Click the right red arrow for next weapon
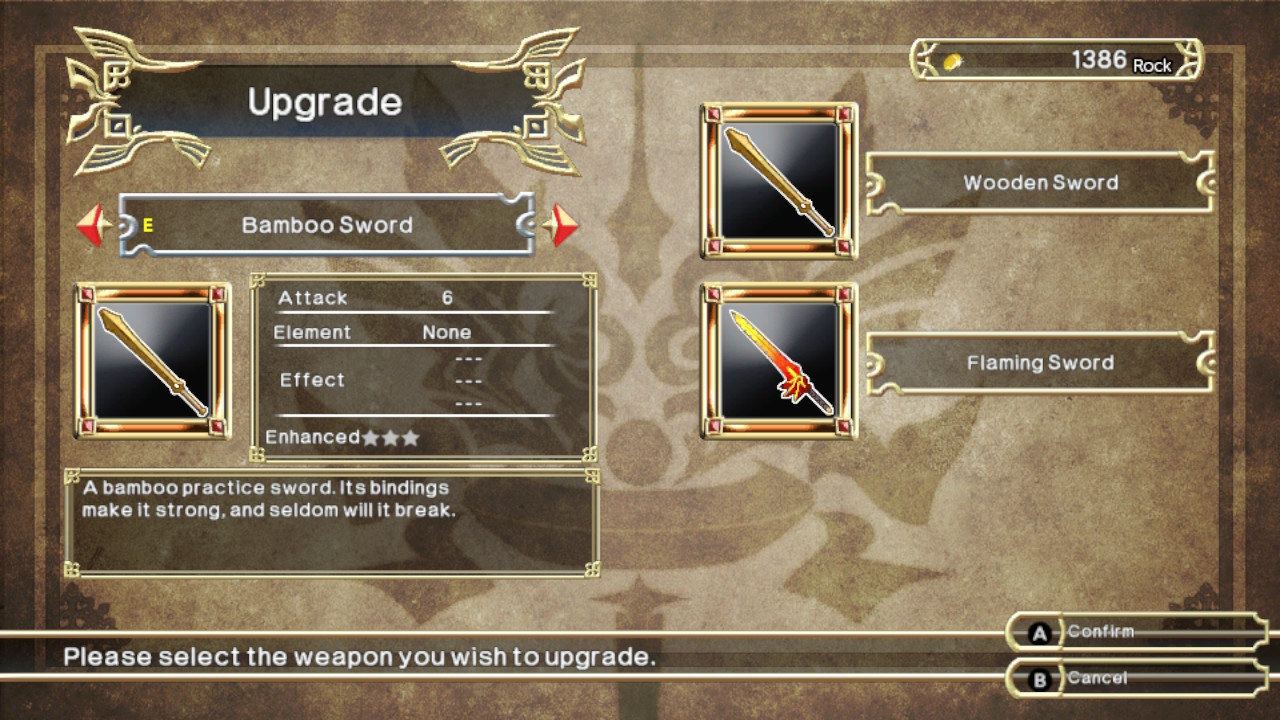This screenshot has width=1280, height=720. pyautogui.click(x=561, y=224)
